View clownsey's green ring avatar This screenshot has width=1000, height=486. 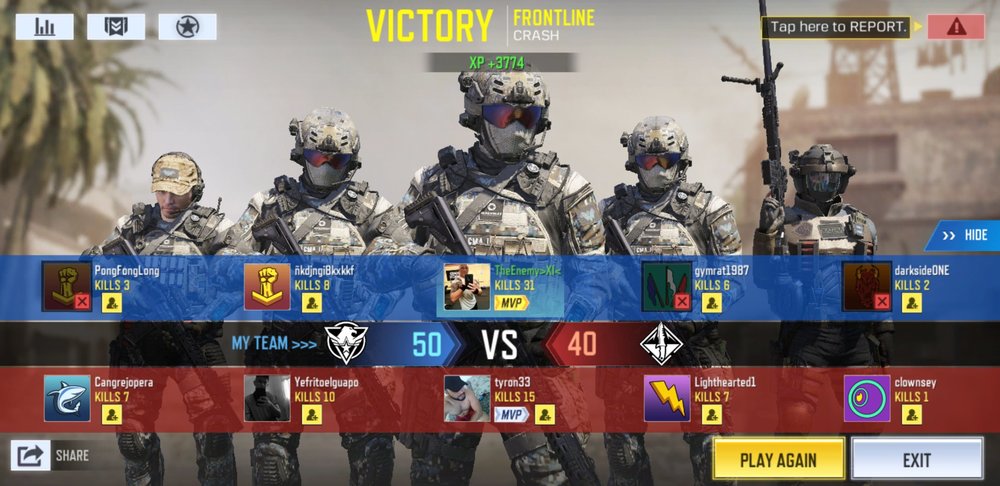click(867, 398)
